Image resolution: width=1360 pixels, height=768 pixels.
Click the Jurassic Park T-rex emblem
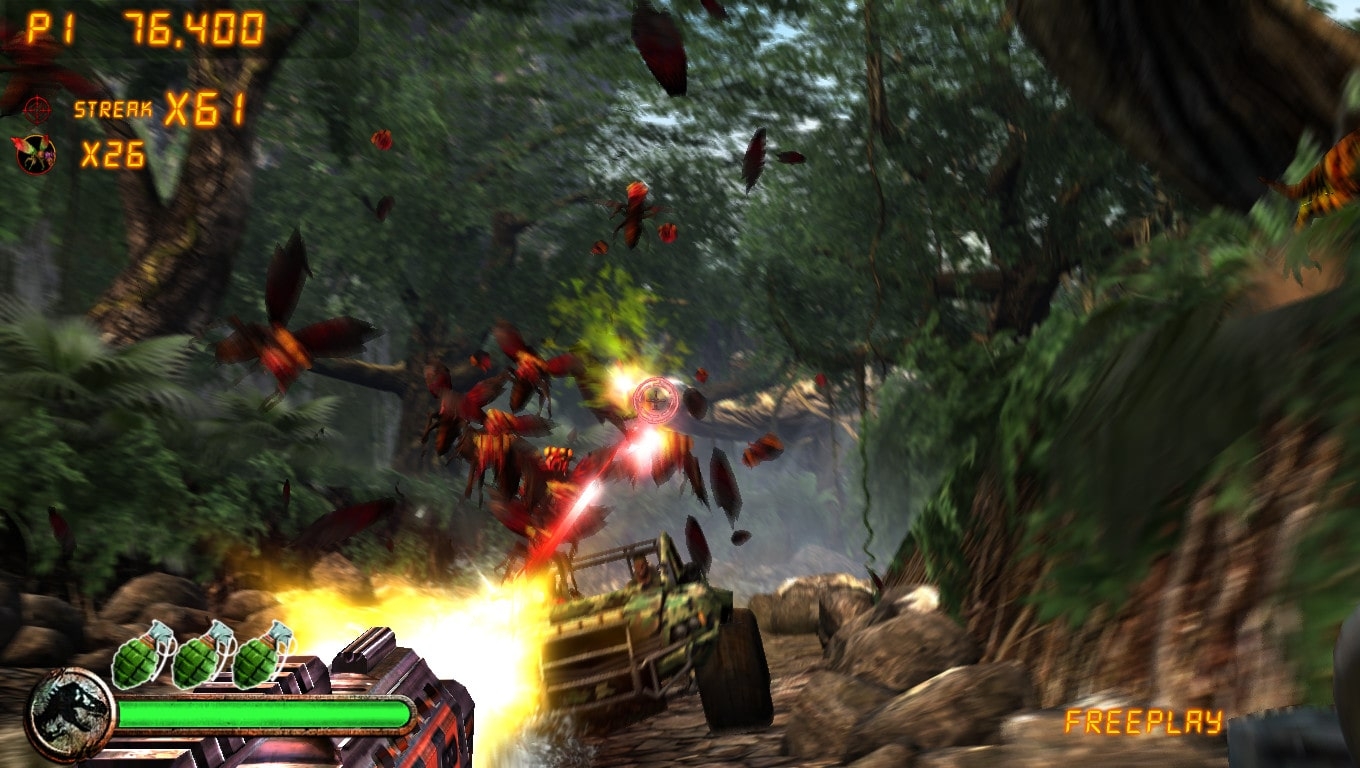[70, 714]
